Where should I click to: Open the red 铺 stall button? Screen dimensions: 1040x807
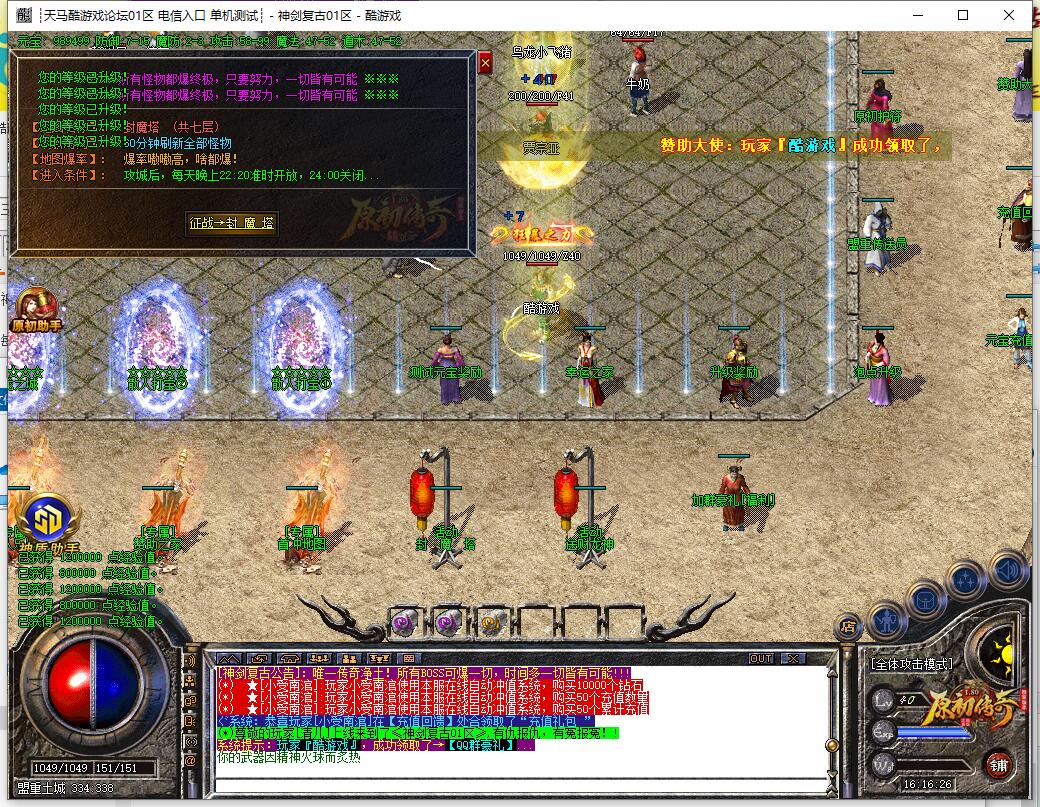click(x=998, y=765)
